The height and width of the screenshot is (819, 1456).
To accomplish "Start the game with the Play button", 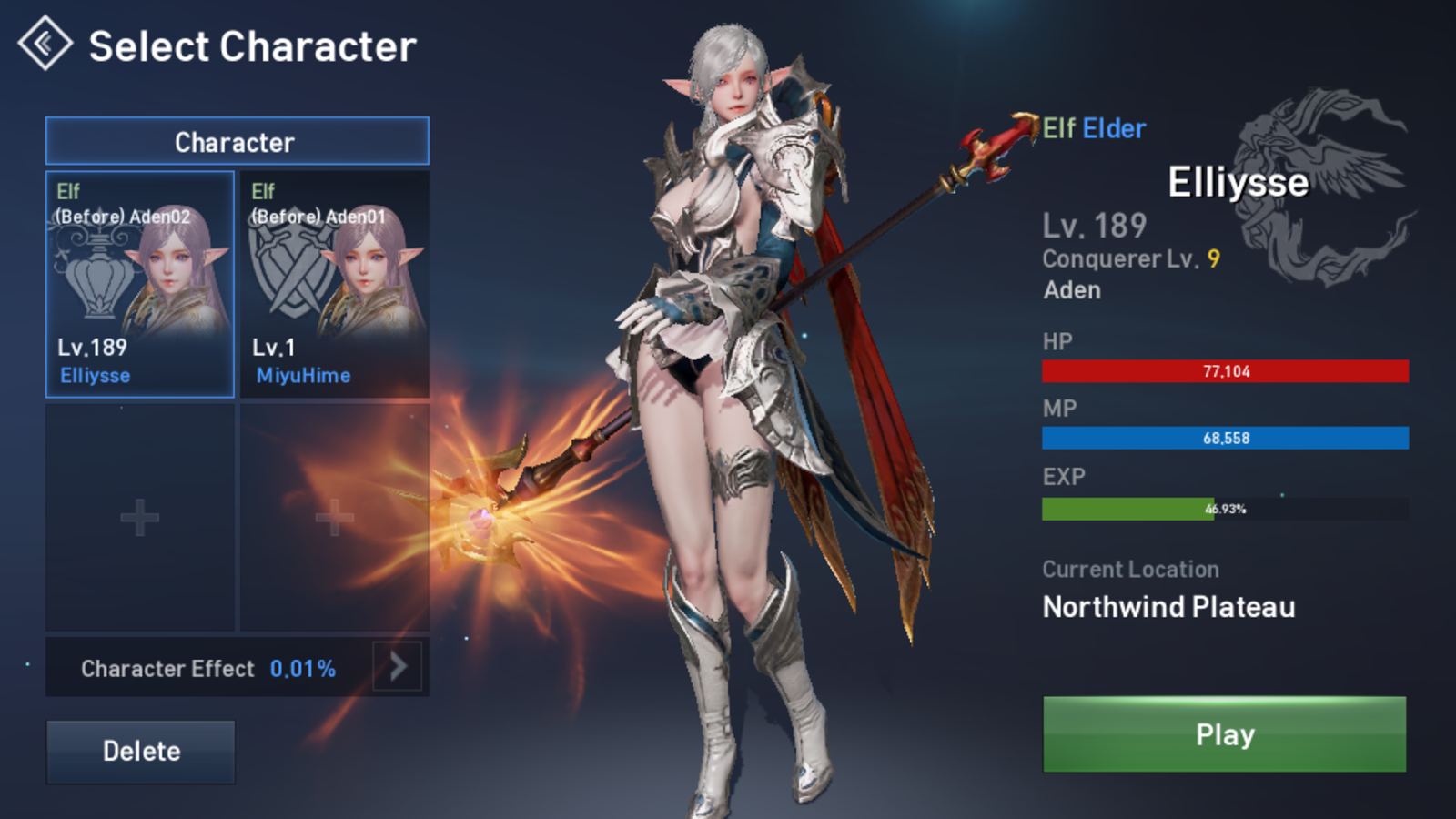I will coord(1224,734).
